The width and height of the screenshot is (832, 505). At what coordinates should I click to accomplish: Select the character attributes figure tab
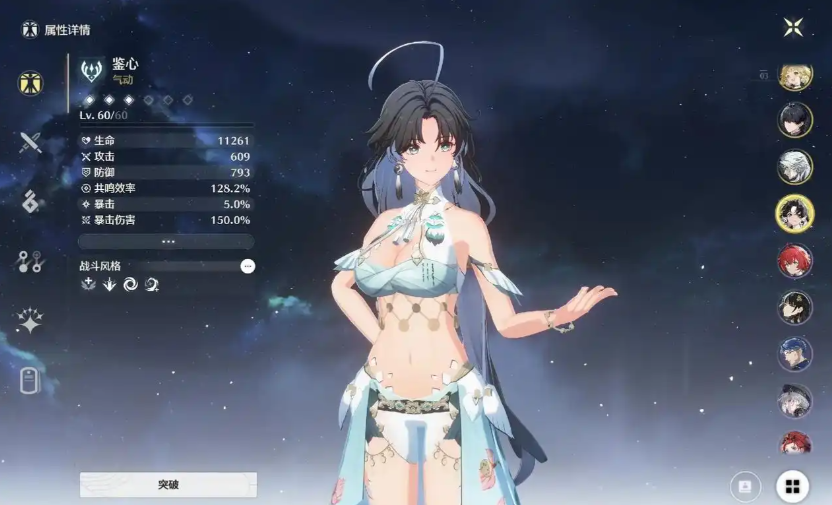(30, 83)
